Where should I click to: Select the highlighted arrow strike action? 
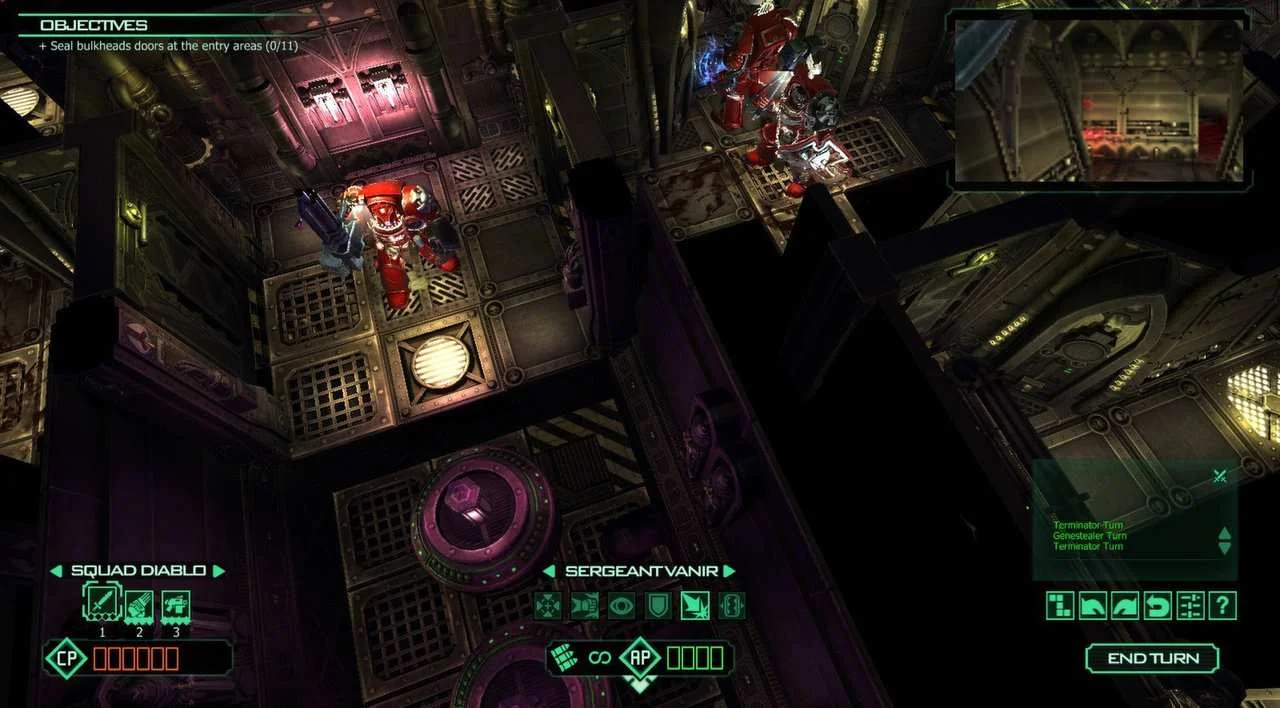click(695, 605)
